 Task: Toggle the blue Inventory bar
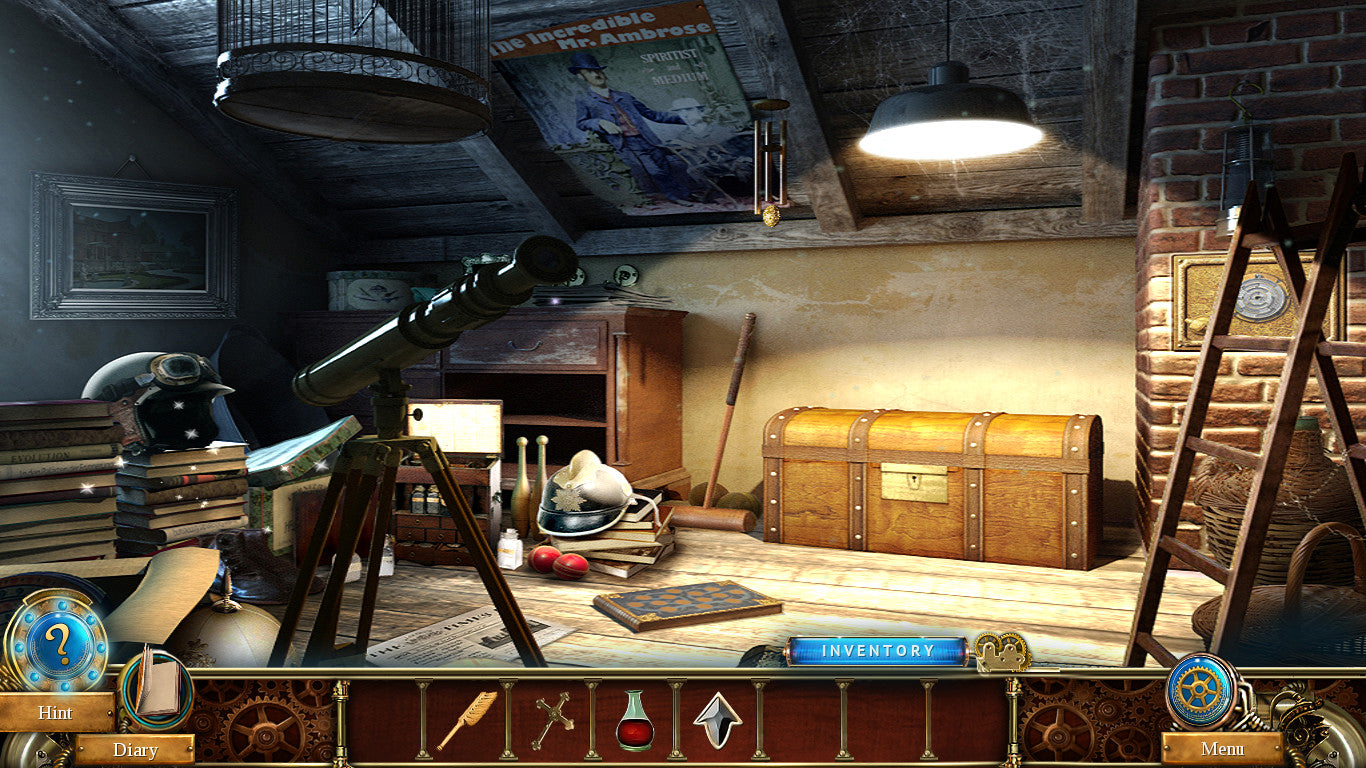click(x=877, y=651)
